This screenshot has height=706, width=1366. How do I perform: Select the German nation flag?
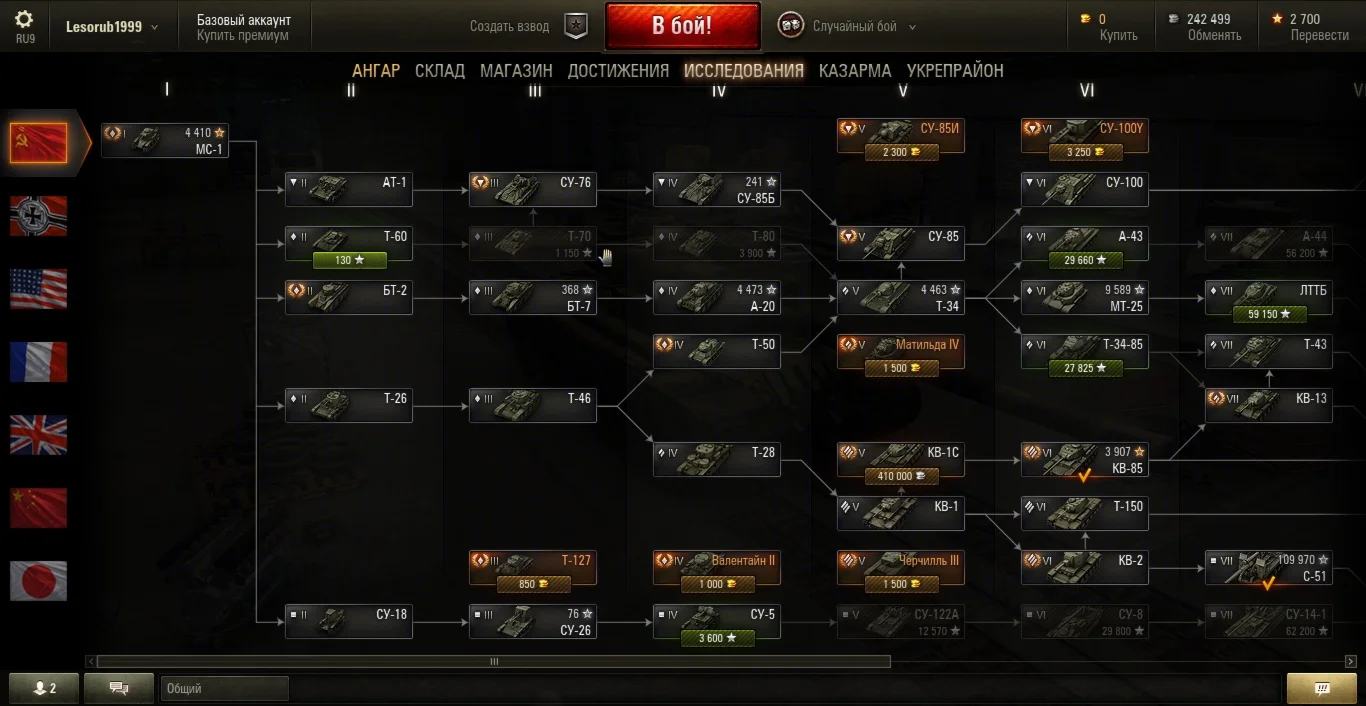tap(38, 216)
